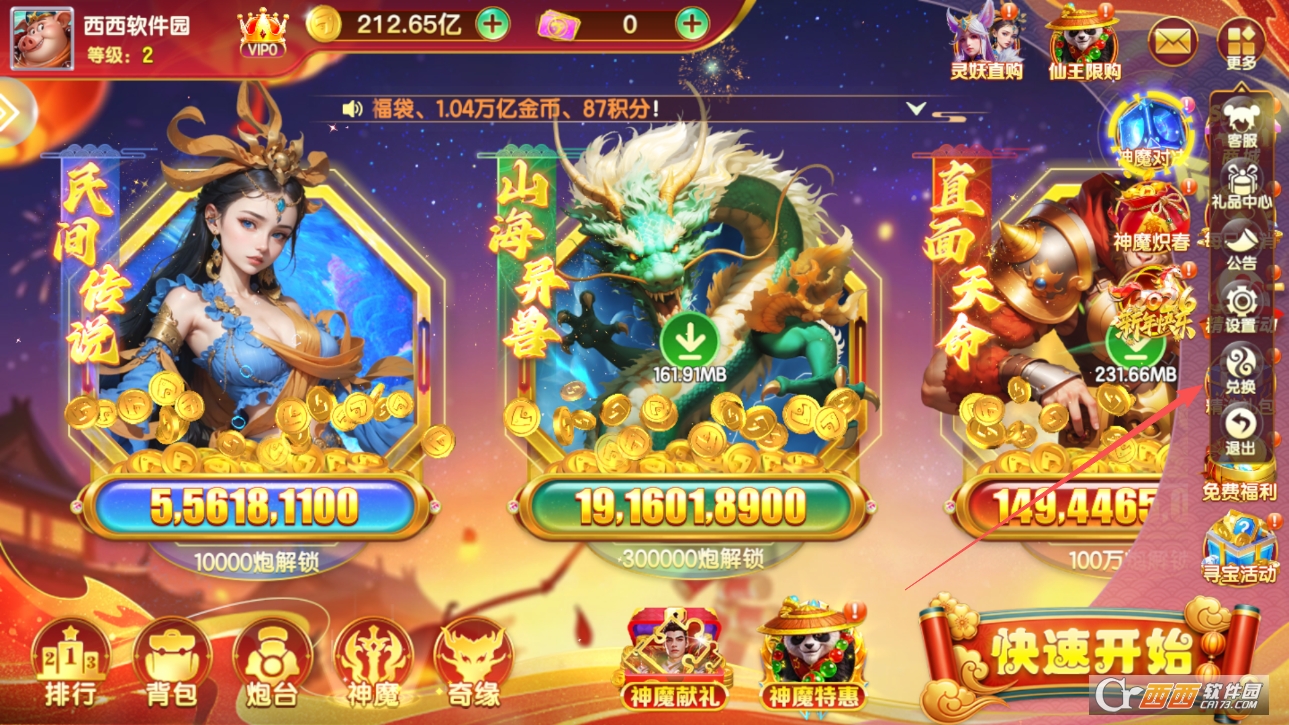Choose 兑换 redeem in the side menu
Viewport: 1289px width, 725px height.
click(1242, 368)
